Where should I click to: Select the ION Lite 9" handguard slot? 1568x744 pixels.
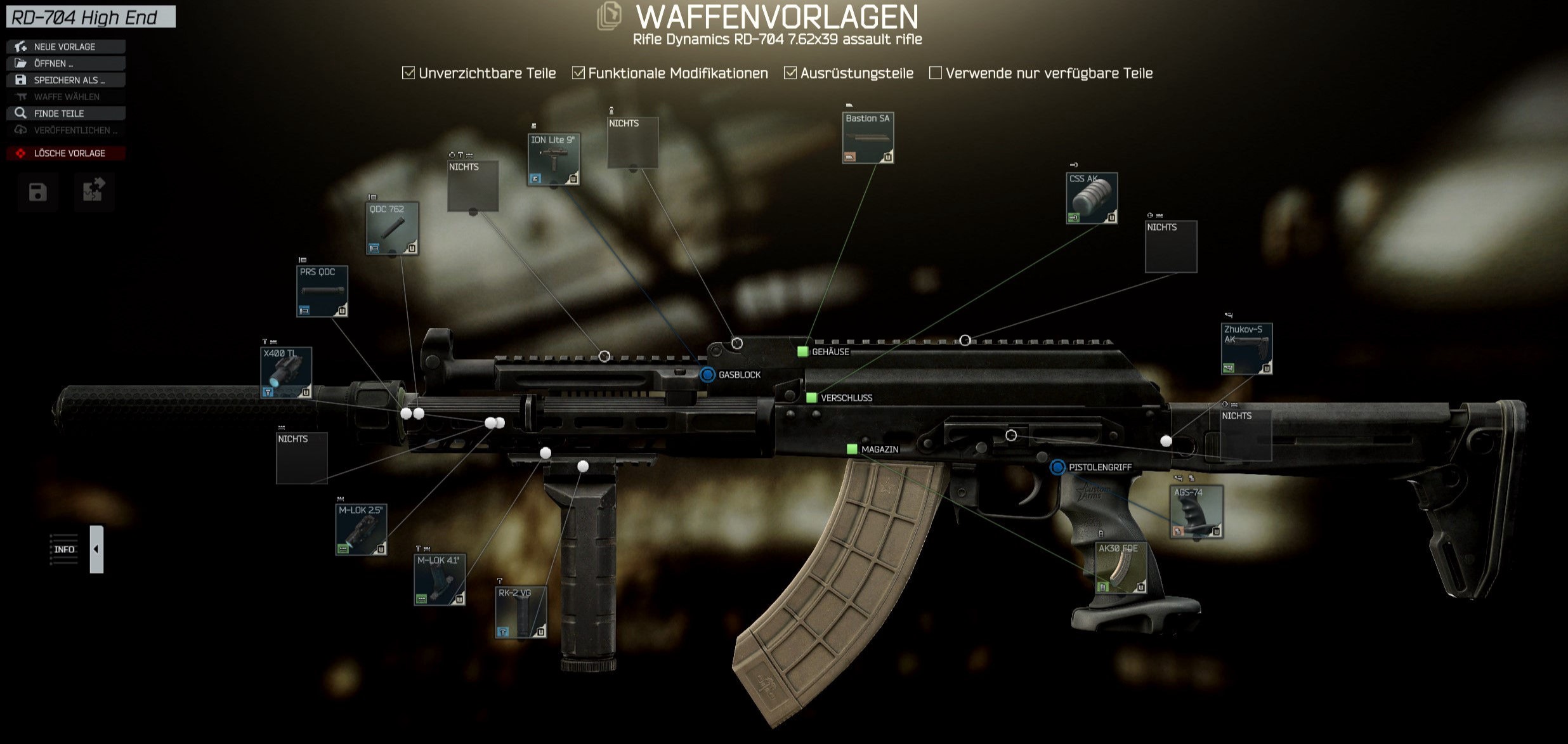(553, 160)
